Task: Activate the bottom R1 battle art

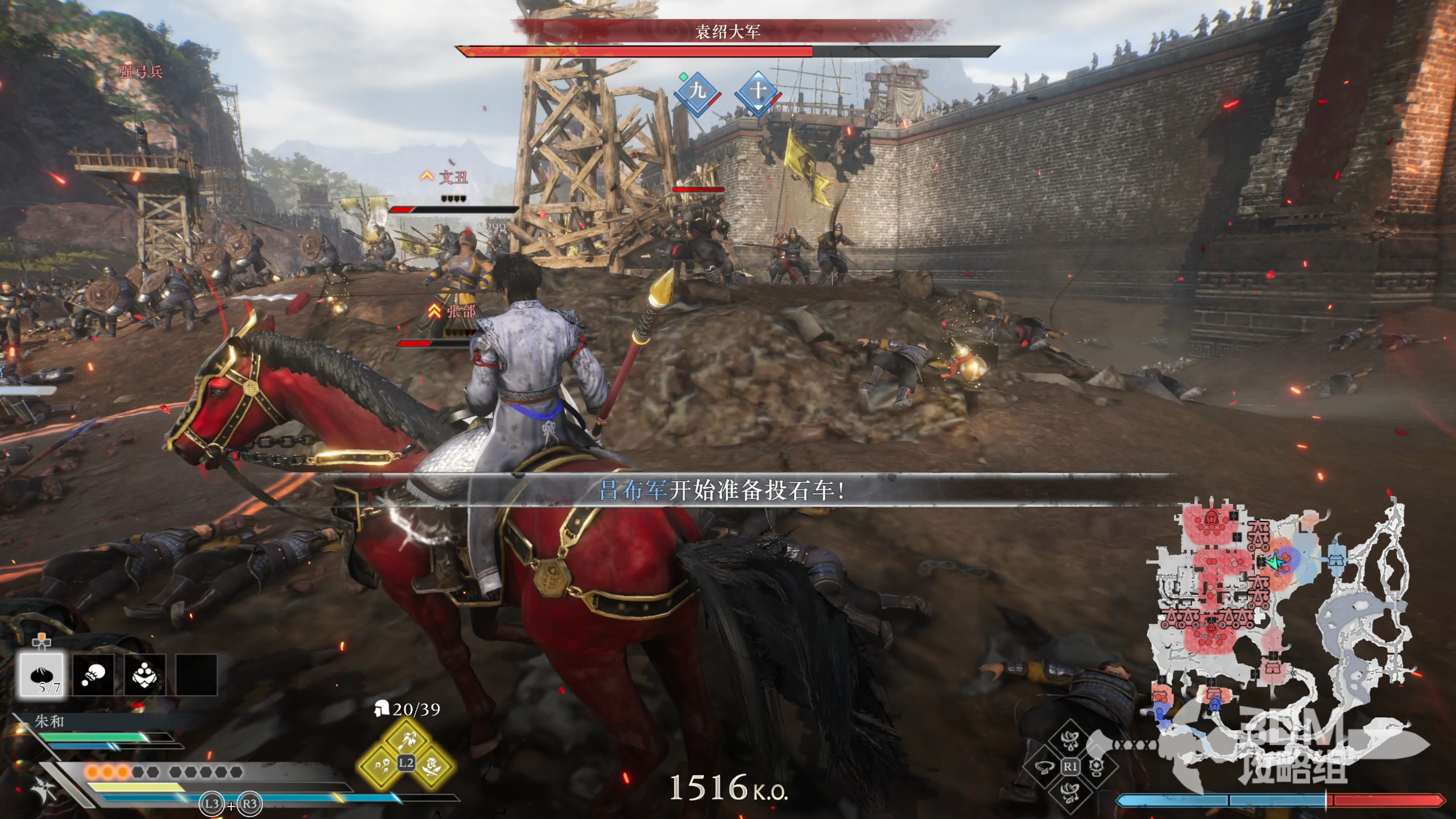Action: coord(1070,793)
